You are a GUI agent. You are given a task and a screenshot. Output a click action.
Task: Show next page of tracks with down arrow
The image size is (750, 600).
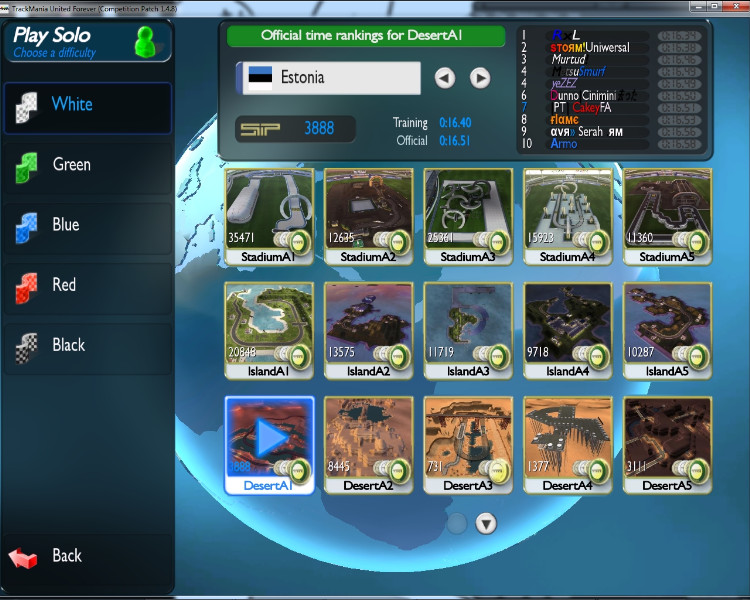486,523
